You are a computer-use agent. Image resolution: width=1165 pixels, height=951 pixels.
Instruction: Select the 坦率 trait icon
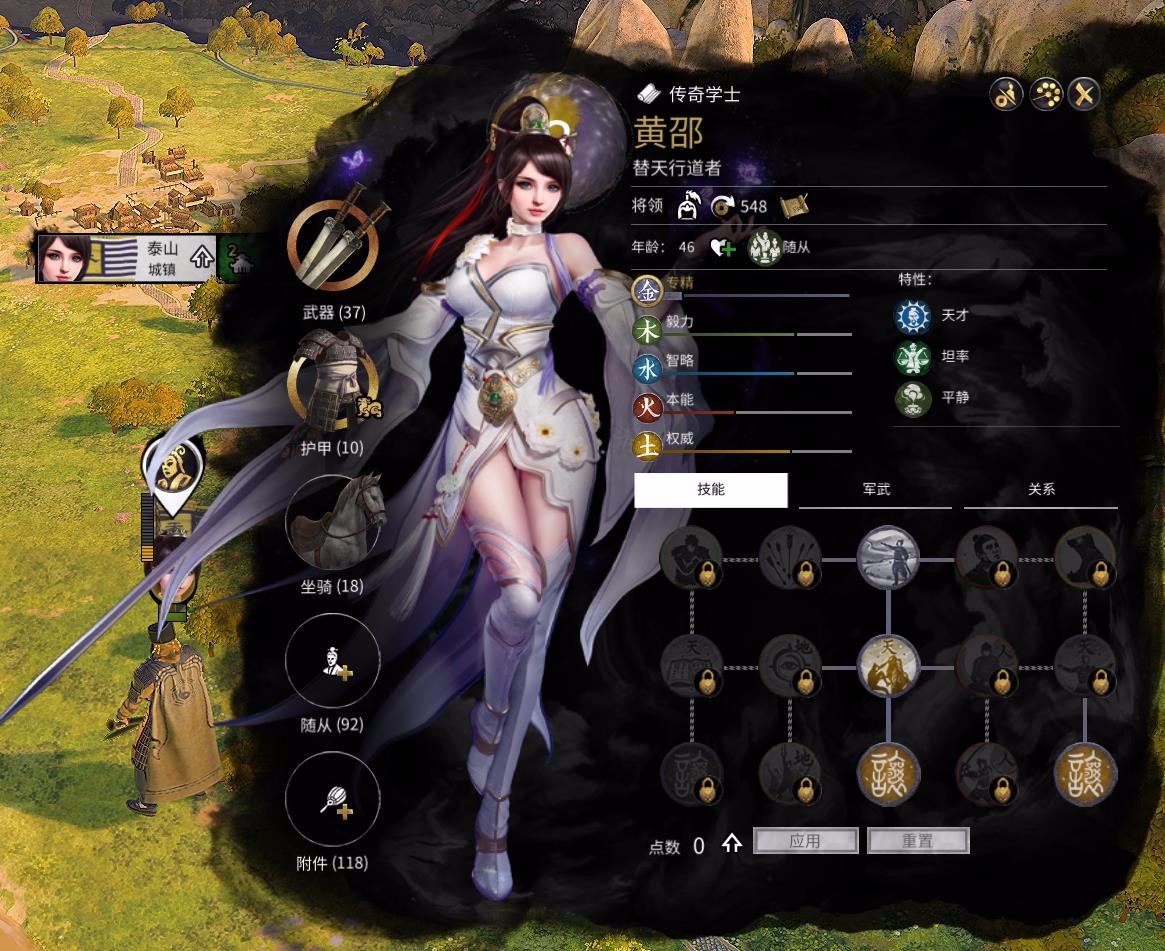pyautogui.click(x=912, y=357)
